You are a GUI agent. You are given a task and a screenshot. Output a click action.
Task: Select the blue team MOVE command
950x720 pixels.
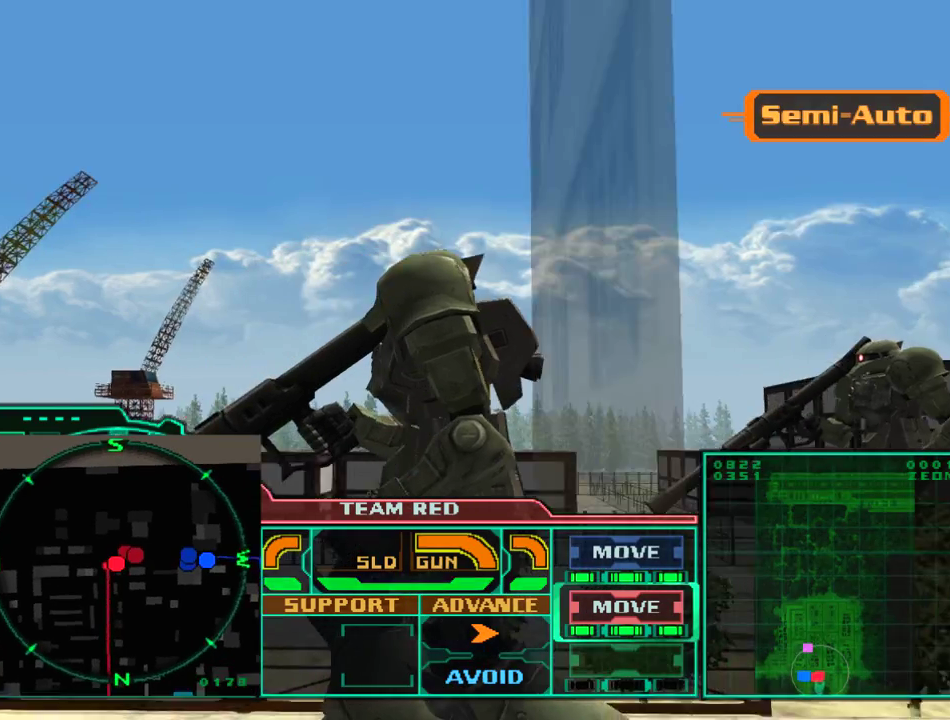pos(625,553)
